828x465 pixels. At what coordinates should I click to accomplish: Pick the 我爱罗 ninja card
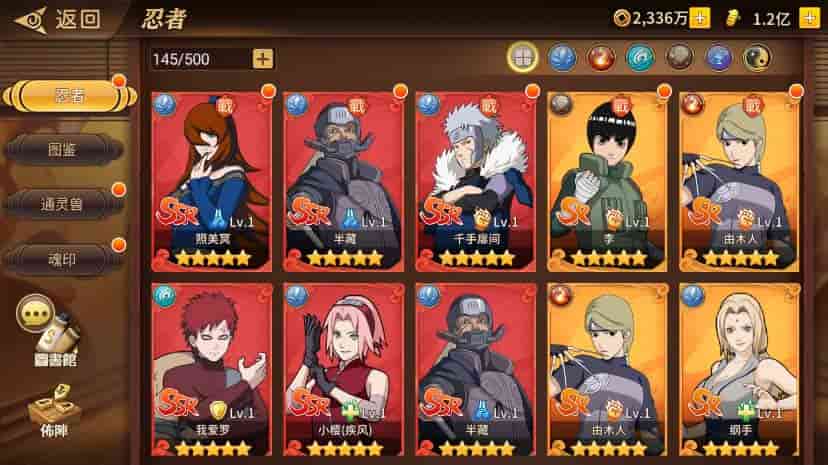click(211, 370)
